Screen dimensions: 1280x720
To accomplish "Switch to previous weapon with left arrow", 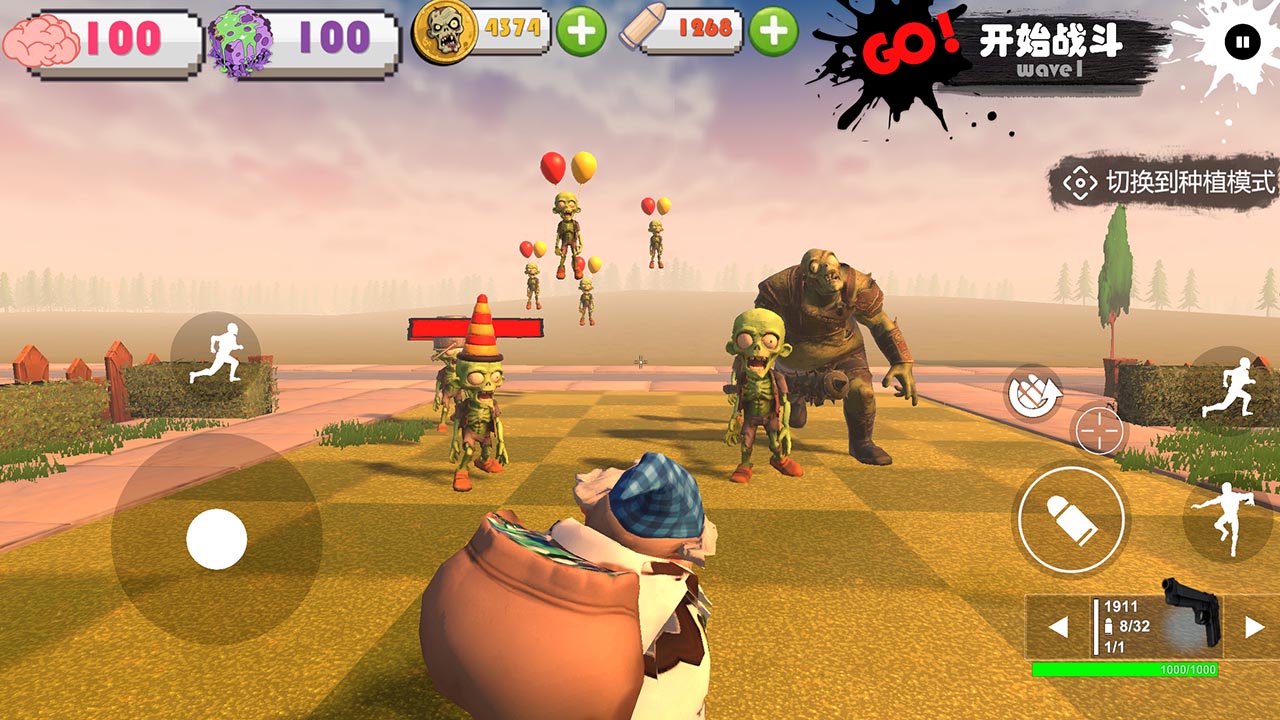I will coord(1057,625).
